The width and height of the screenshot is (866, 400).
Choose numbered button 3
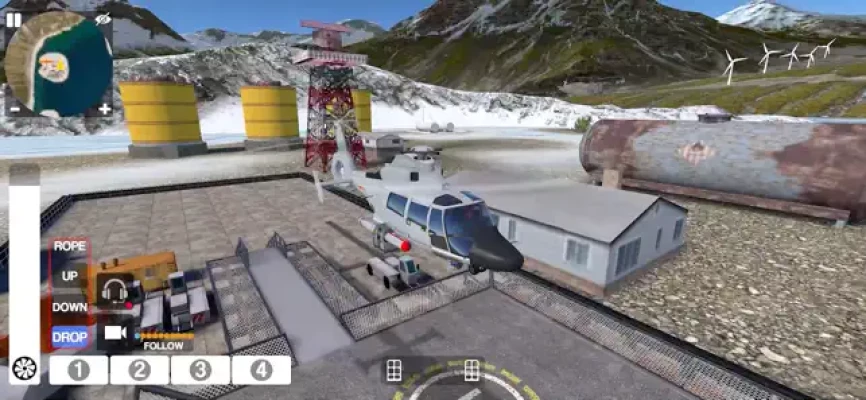[x=200, y=370]
